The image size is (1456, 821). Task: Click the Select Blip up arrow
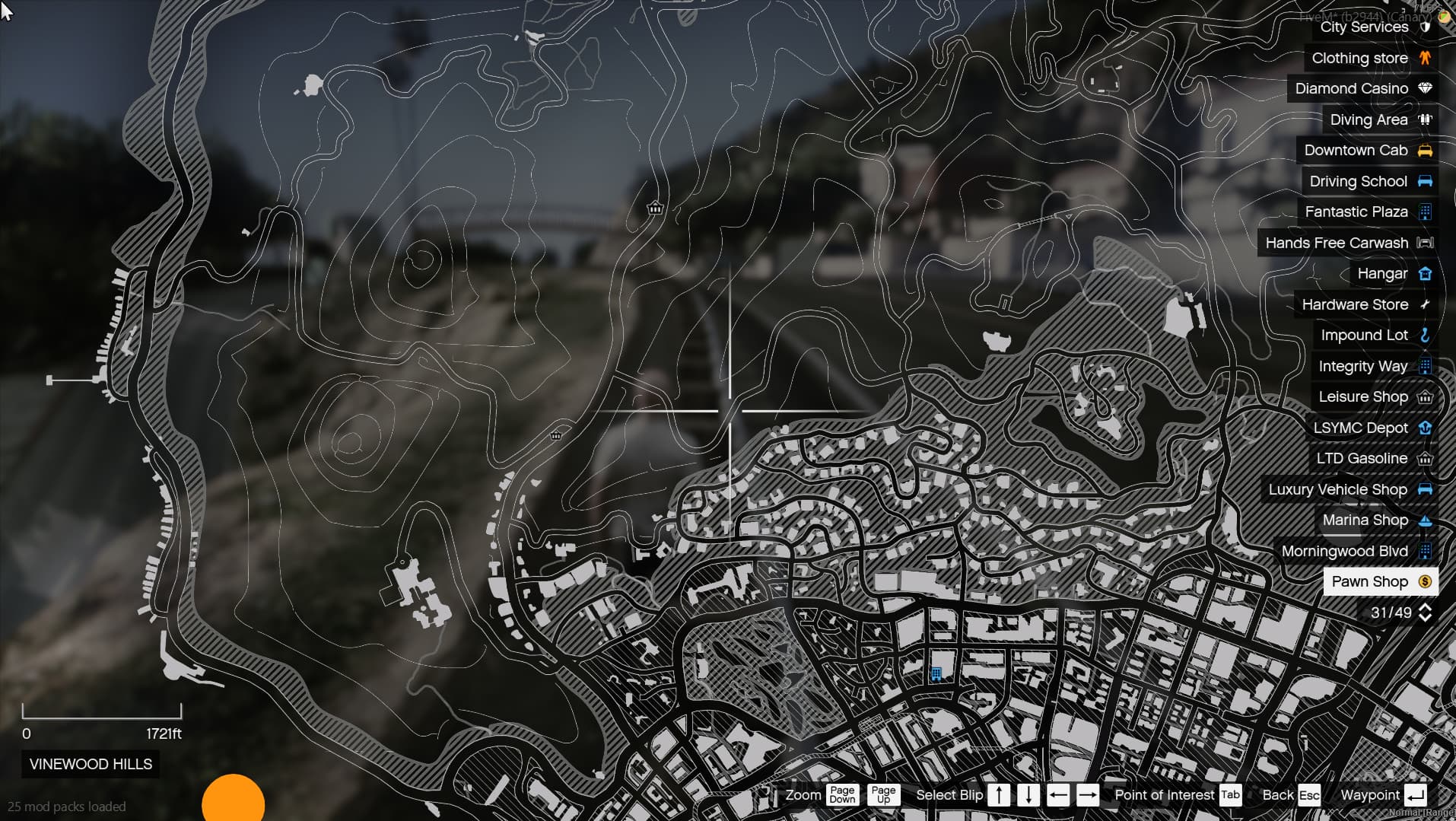[x=1000, y=794]
